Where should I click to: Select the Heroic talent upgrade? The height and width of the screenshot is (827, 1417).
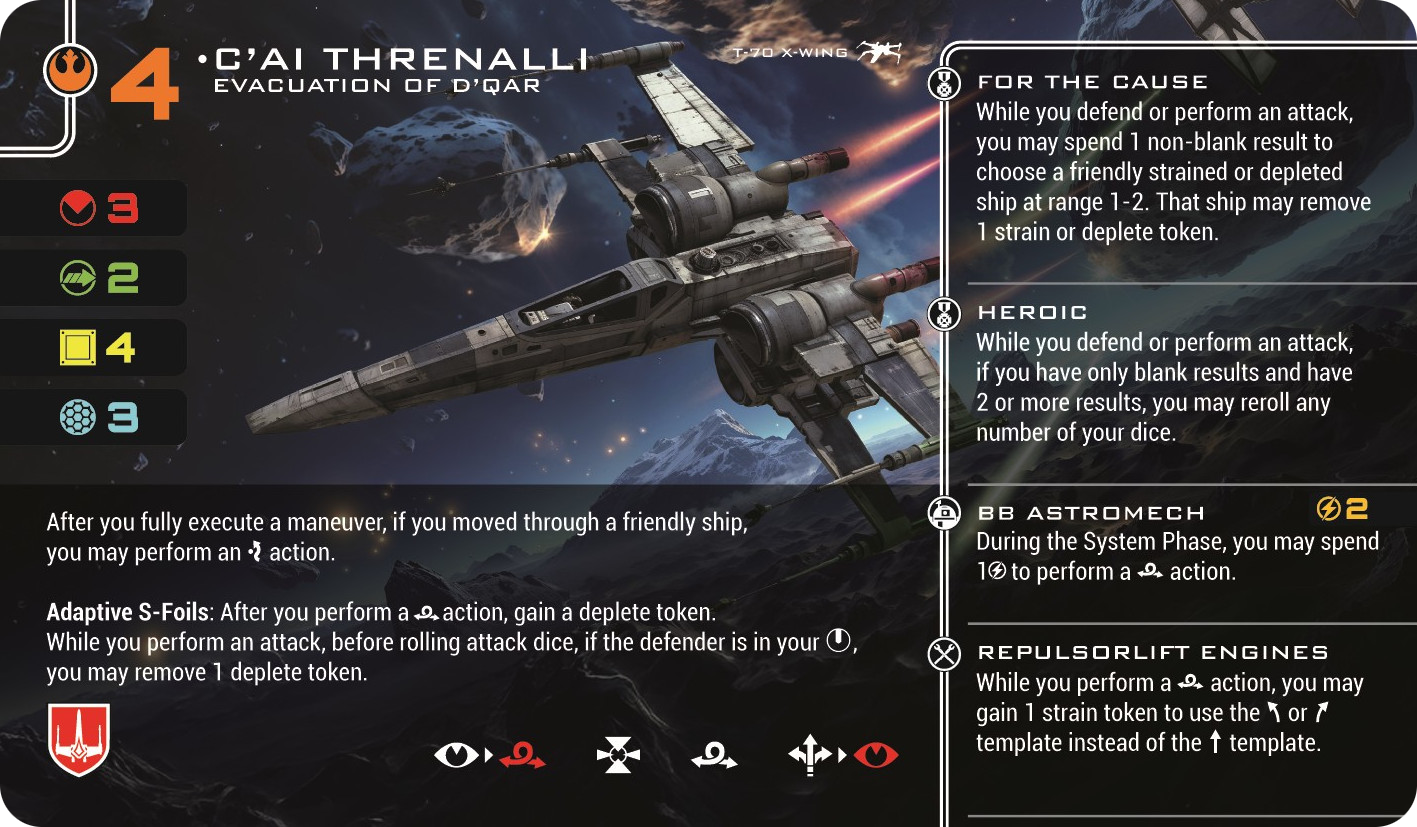[x=1032, y=313]
